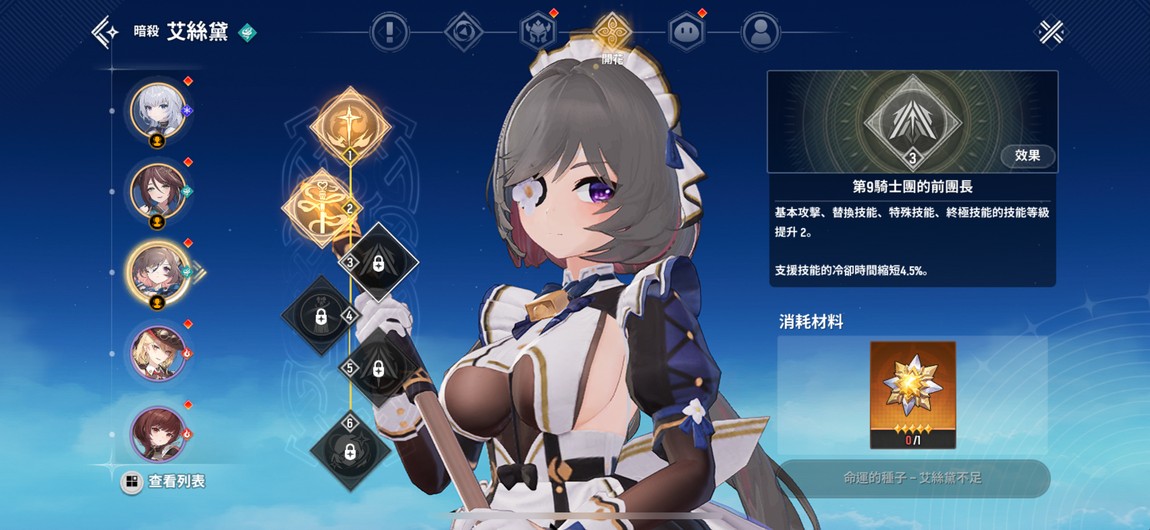This screenshot has height=530, width=1150.
Task: Switch to the helmet armor tab
Action: tap(537, 32)
